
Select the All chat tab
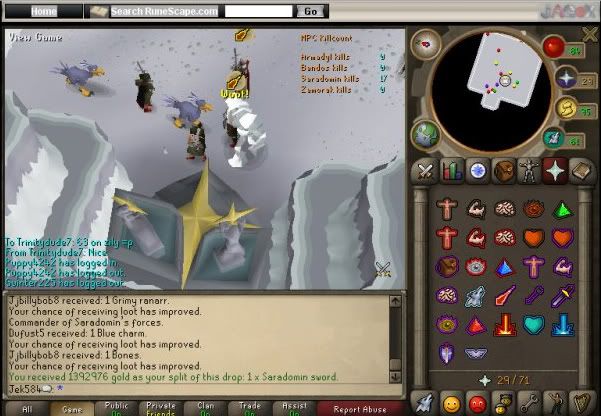(x=25, y=408)
